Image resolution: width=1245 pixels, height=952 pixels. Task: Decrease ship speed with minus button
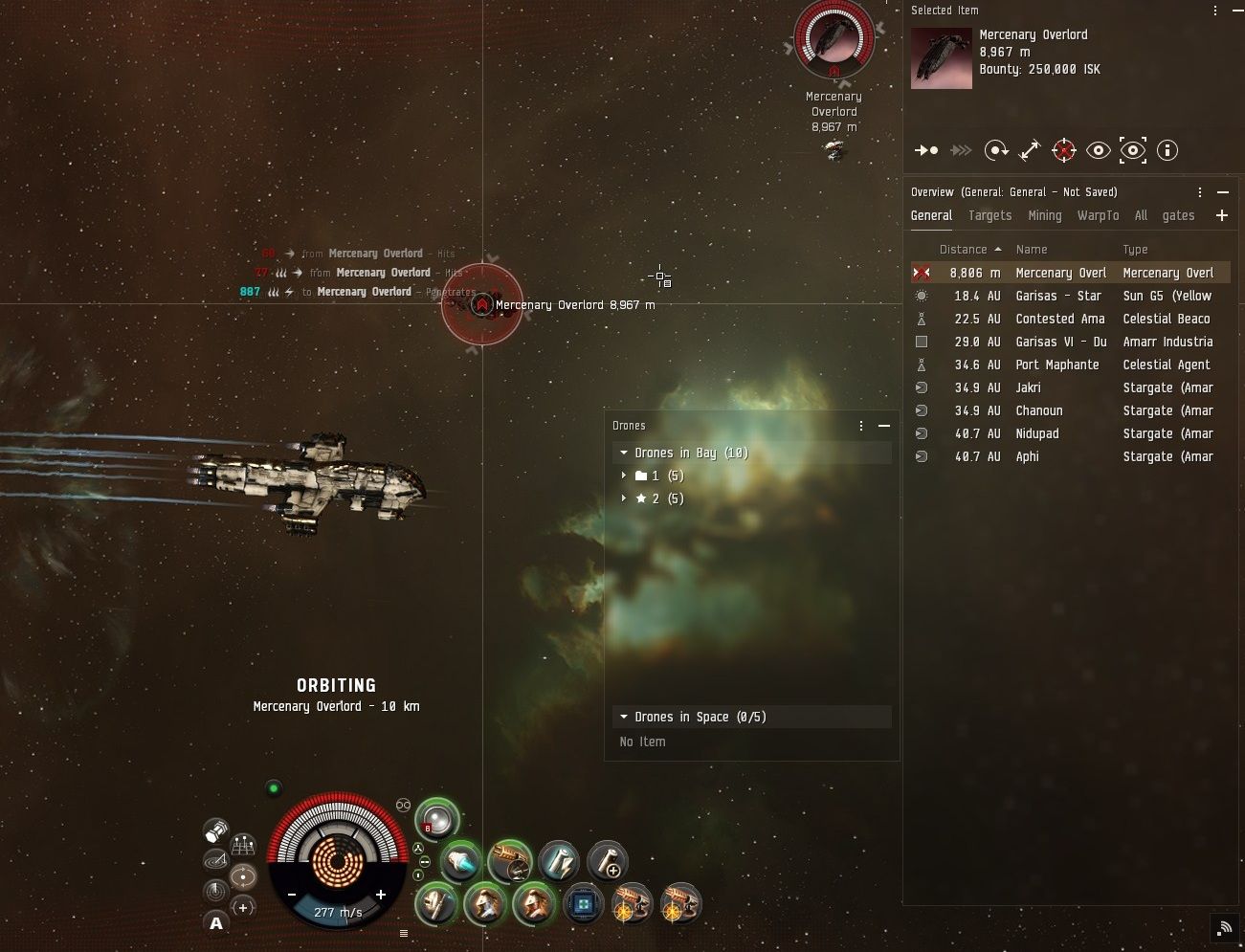292,895
